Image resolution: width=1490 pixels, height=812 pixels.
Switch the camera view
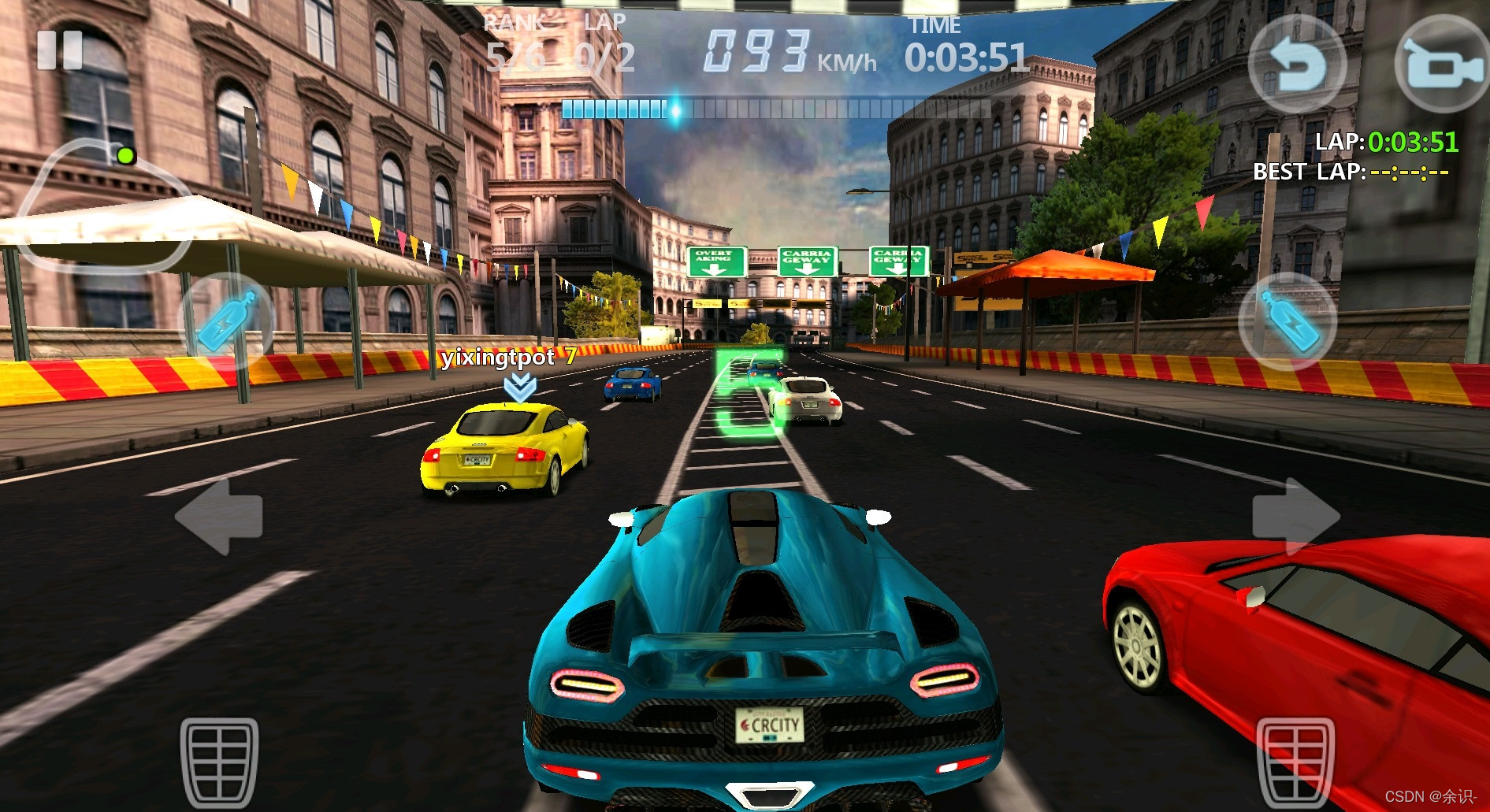coord(1441,65)
